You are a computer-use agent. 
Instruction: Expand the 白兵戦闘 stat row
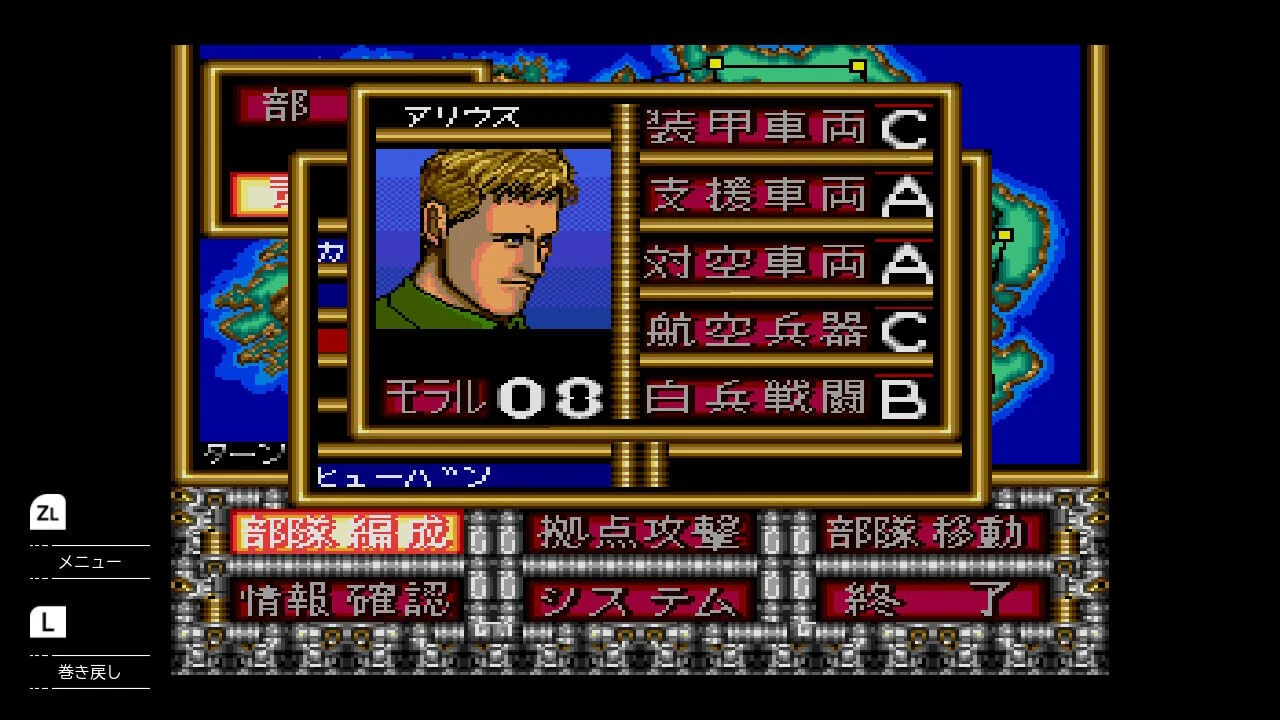tap(785, 399)
